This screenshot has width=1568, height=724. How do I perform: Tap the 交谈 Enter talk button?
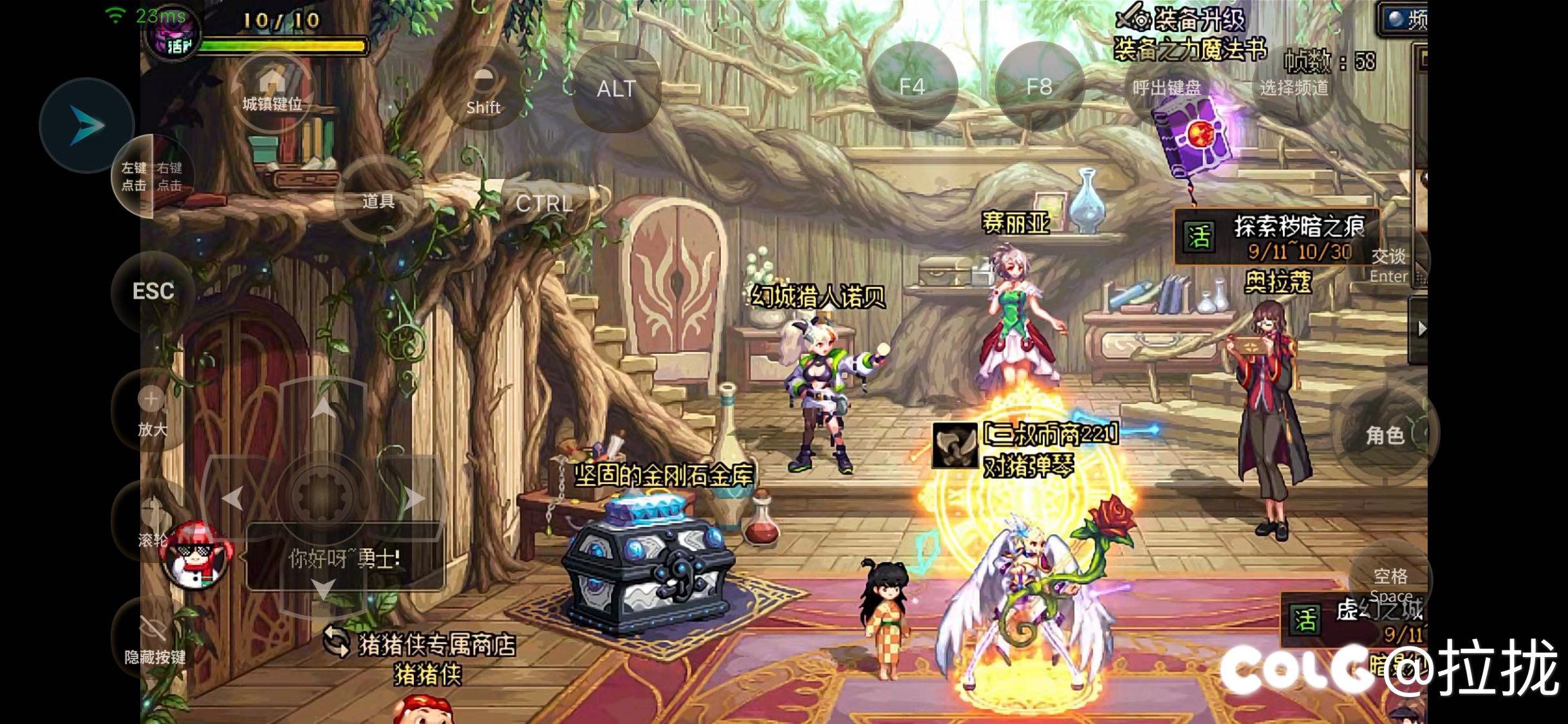pos(1388,265)
